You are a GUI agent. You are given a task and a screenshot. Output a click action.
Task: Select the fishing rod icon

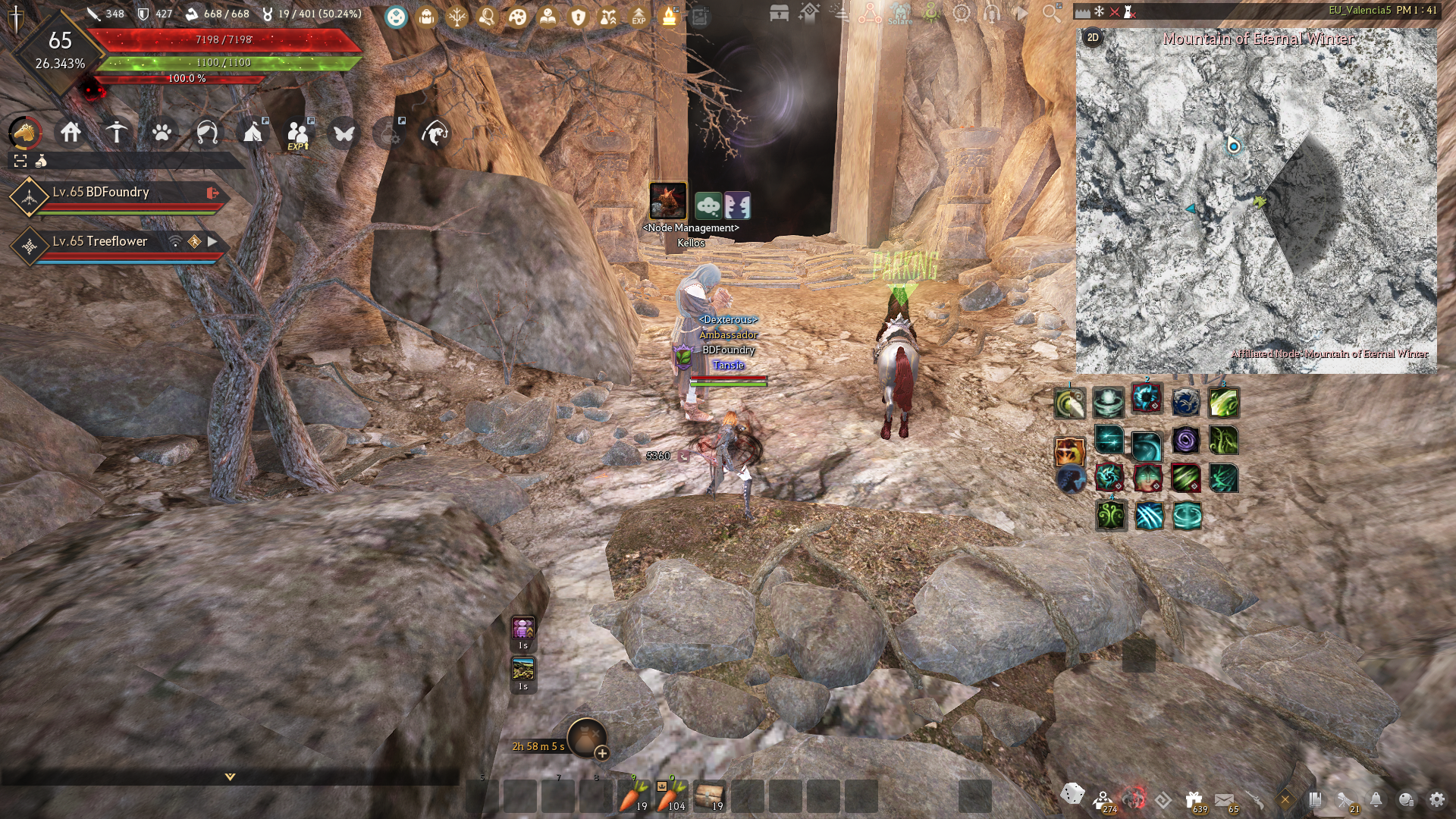pyautogui.click(x=435, y=133)
